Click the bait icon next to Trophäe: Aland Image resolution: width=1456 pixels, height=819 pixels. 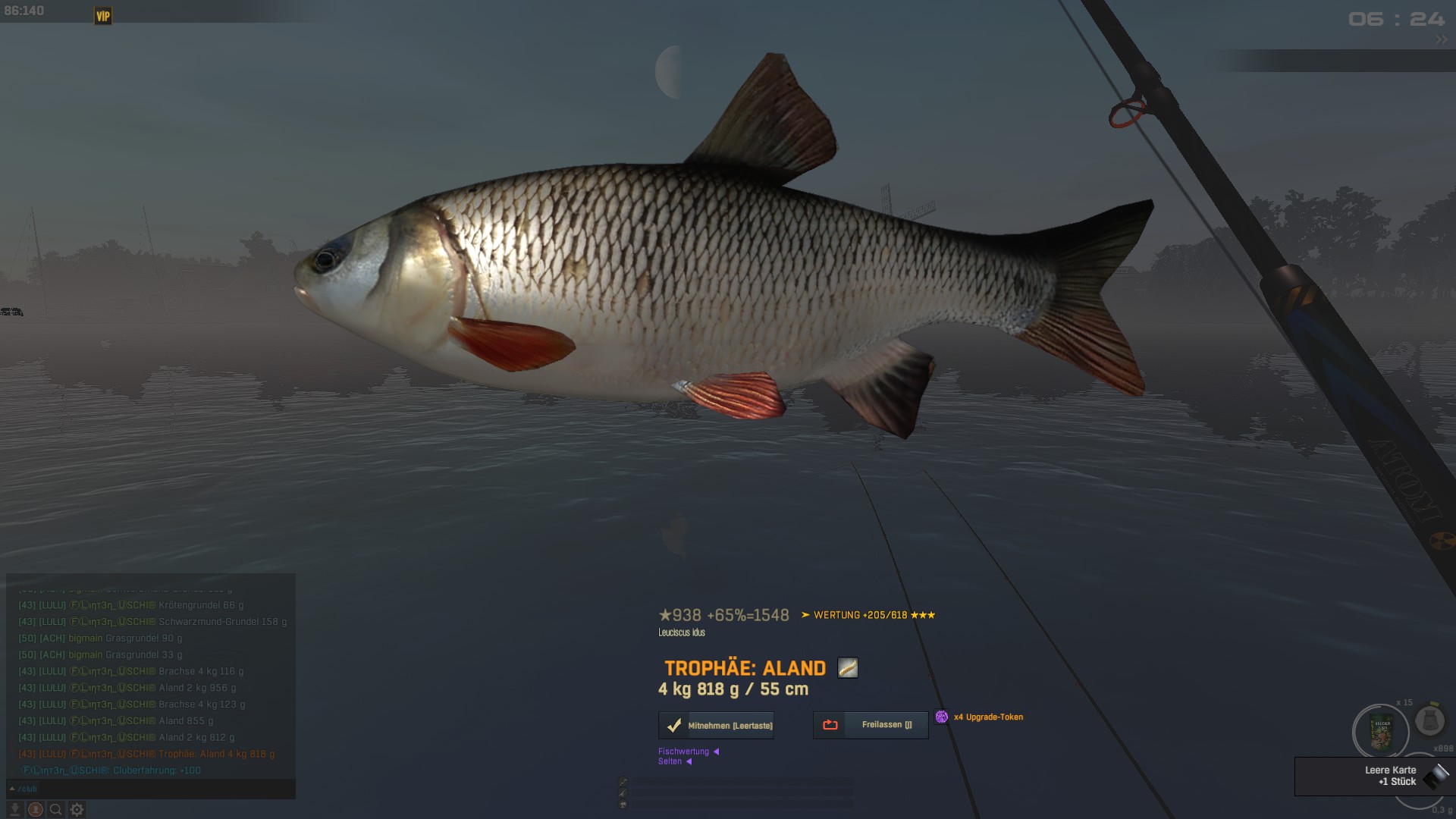(x=847, y=668)
